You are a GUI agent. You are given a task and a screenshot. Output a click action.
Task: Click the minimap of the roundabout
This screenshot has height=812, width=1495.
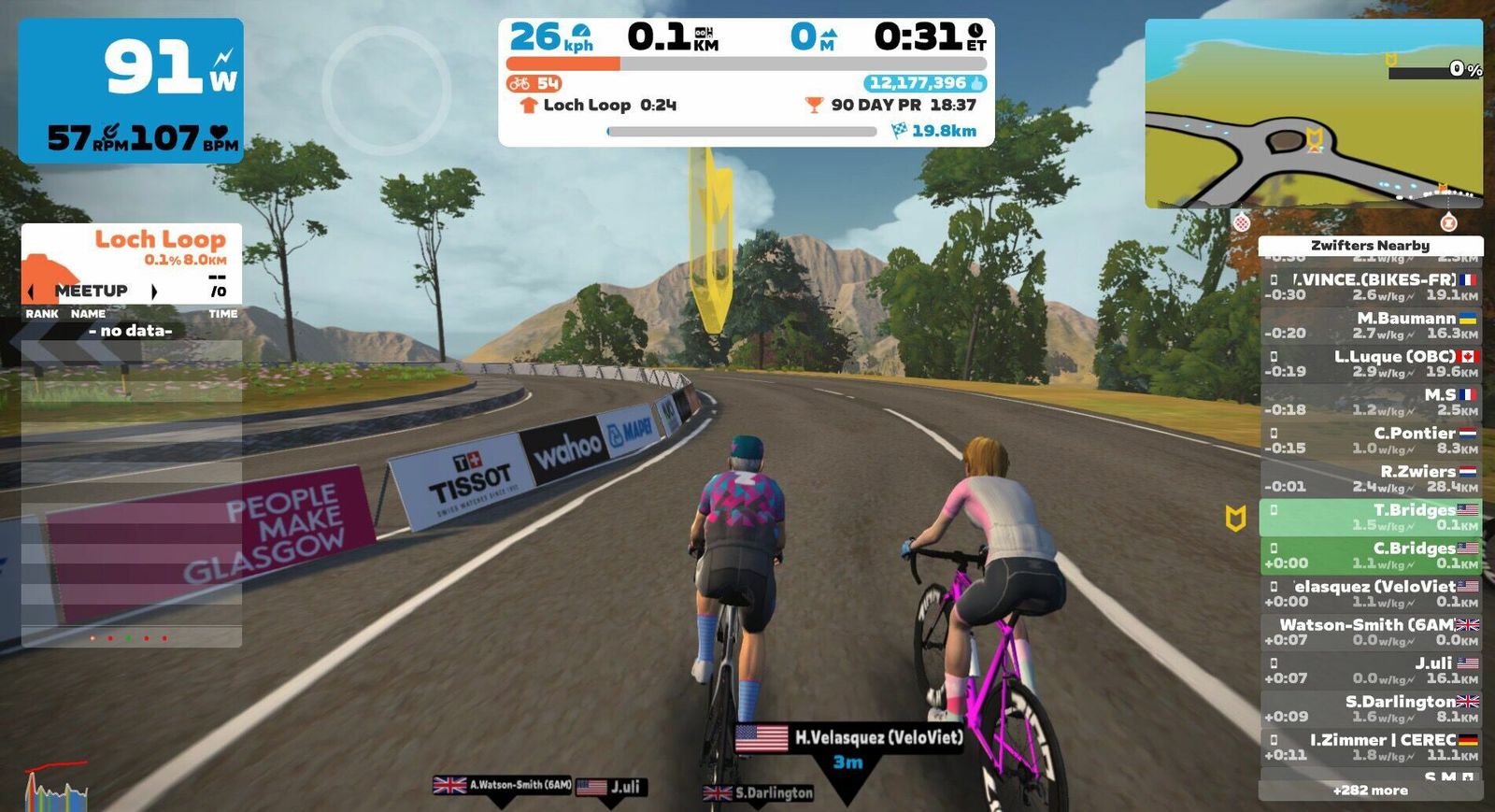click(x=1313, y=112)
